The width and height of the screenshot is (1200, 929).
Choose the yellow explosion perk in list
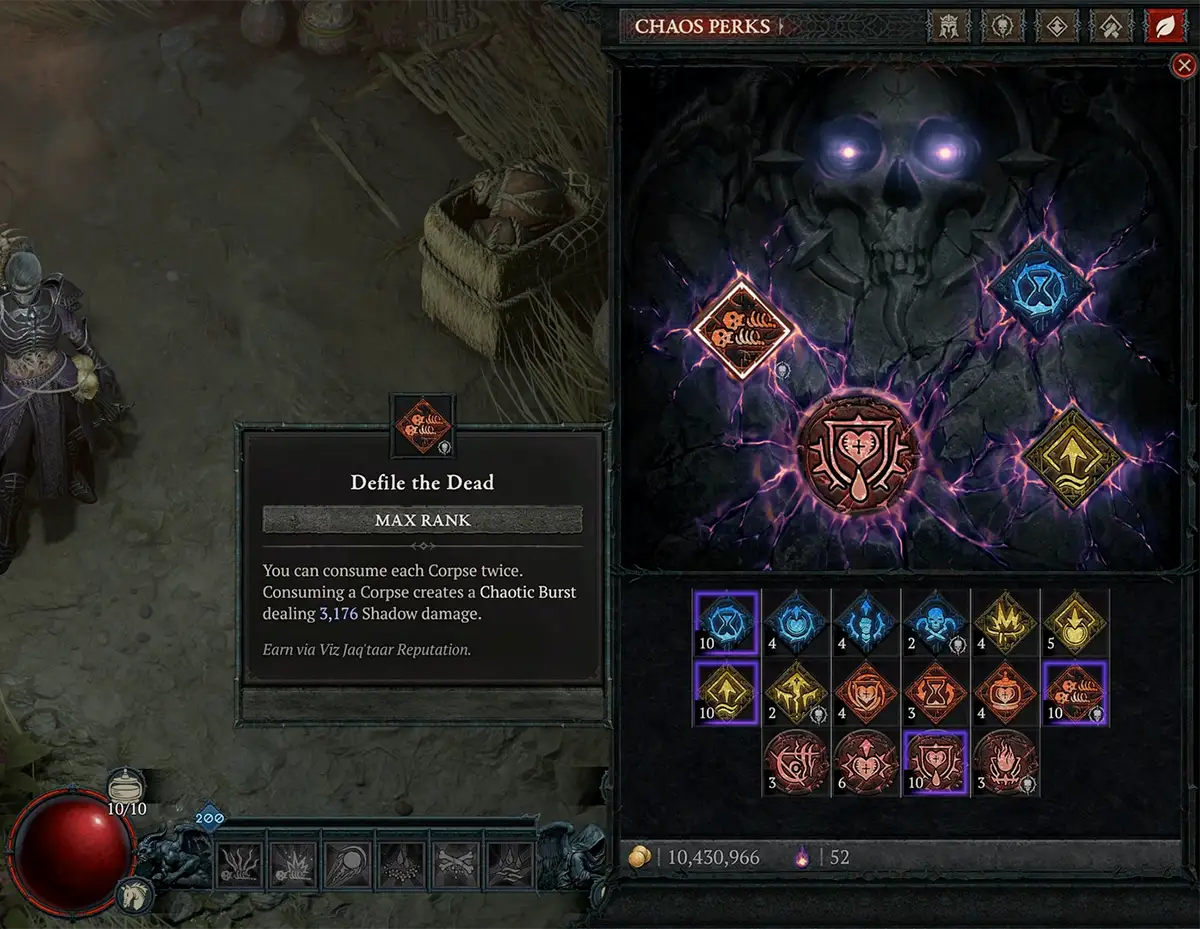(1005, 622)
